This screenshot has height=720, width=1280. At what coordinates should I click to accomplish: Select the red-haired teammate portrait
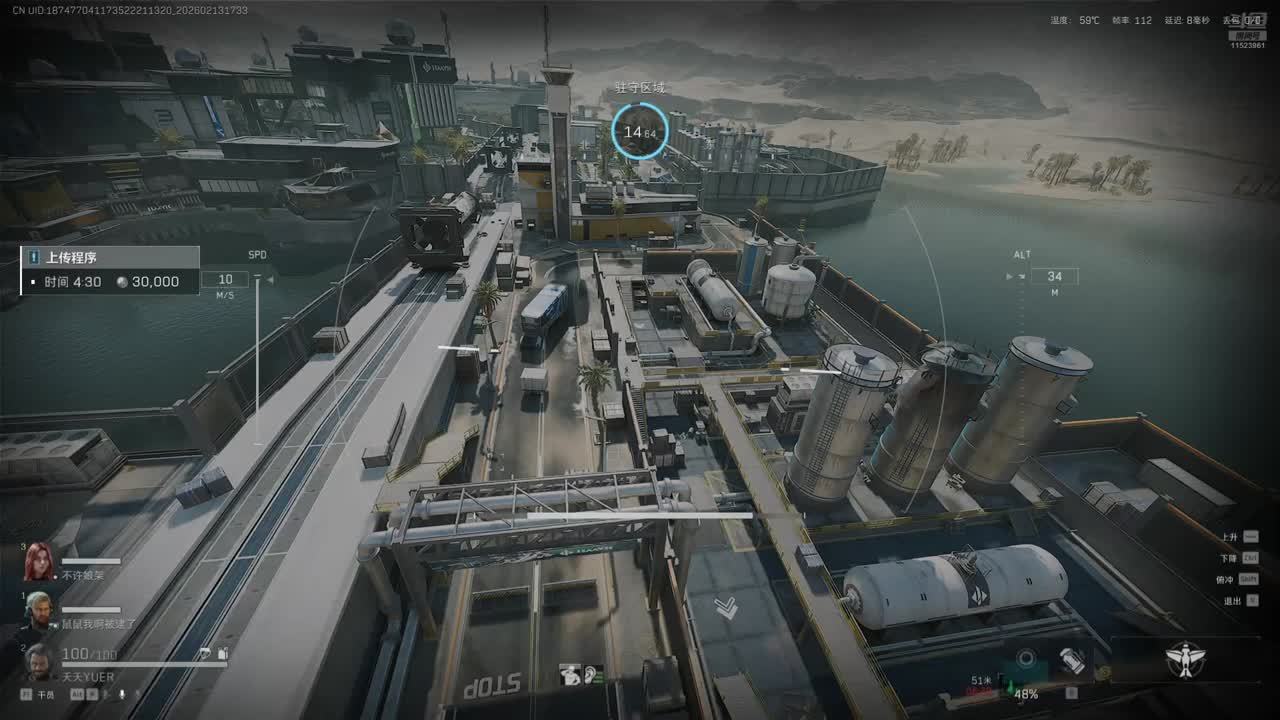tap(39, 562)
